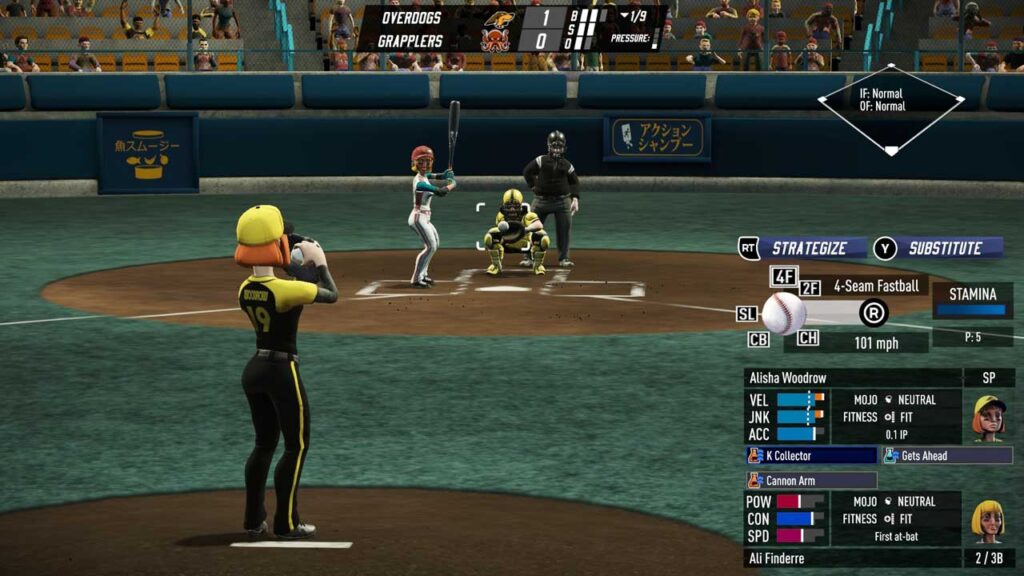Click Alisha Woodrow's pitcher portrait
The image size is (1024, 576).
pos(988,417)
